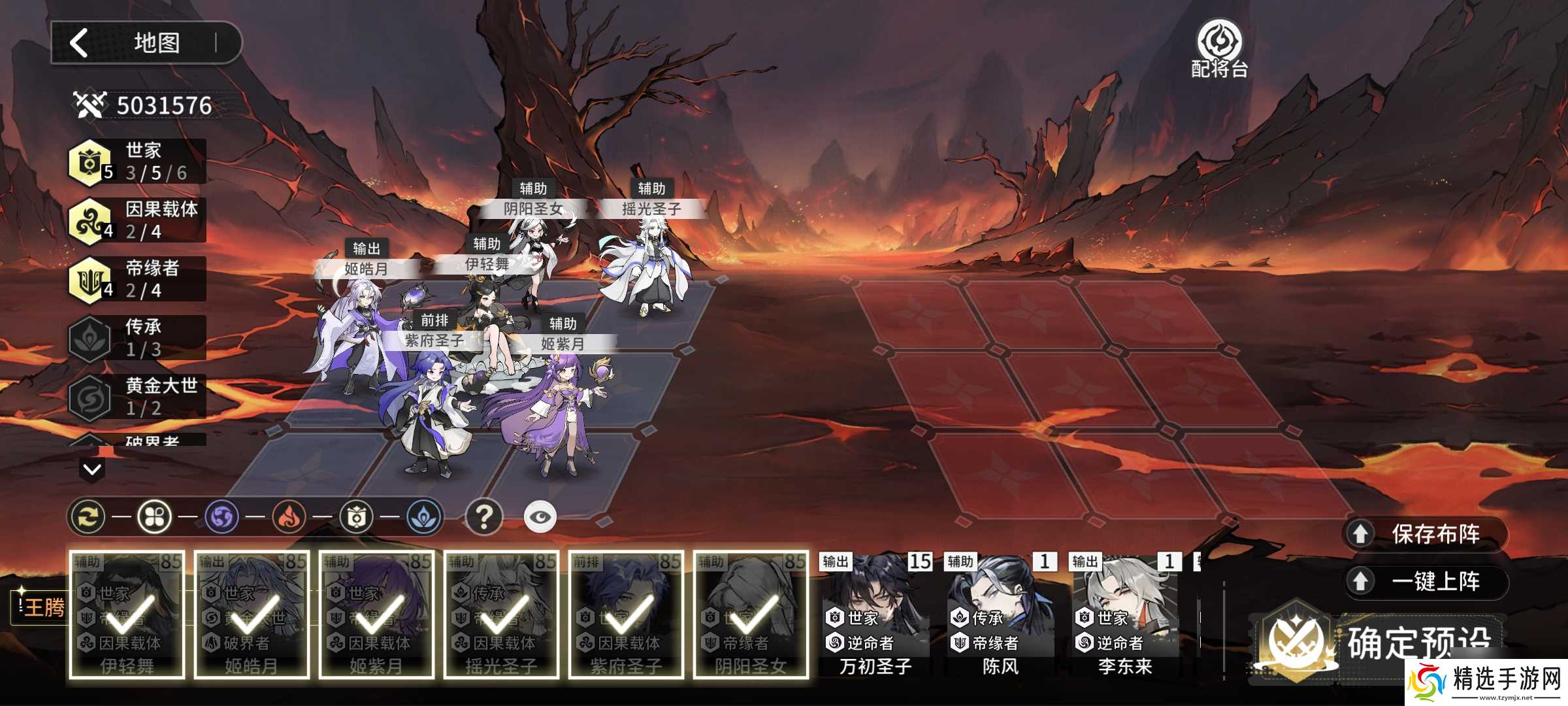Toggle the 紫府圣子 hero card

click(626, 614)
